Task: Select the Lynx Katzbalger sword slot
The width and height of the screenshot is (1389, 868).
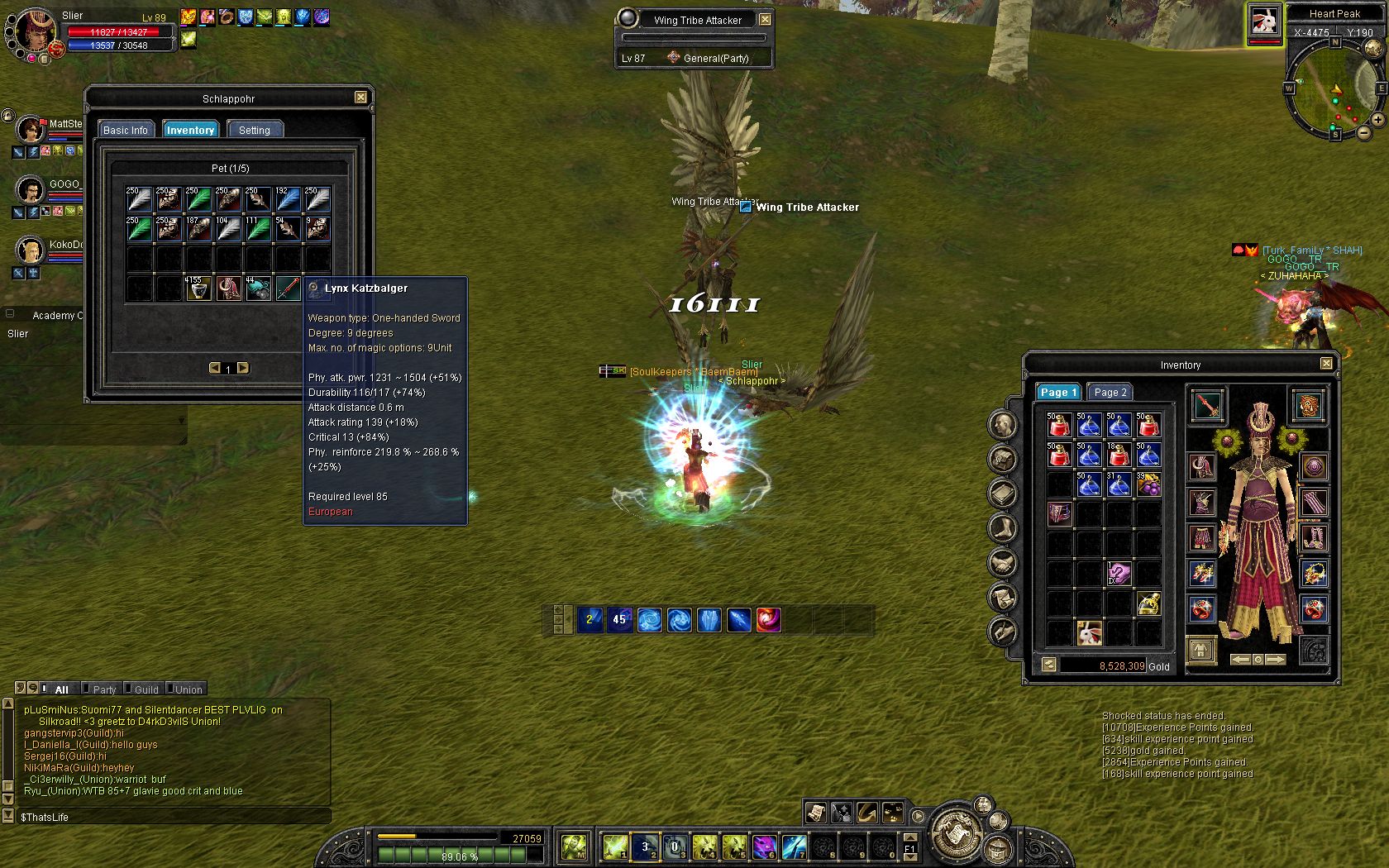Action: [x=288, y=289]
